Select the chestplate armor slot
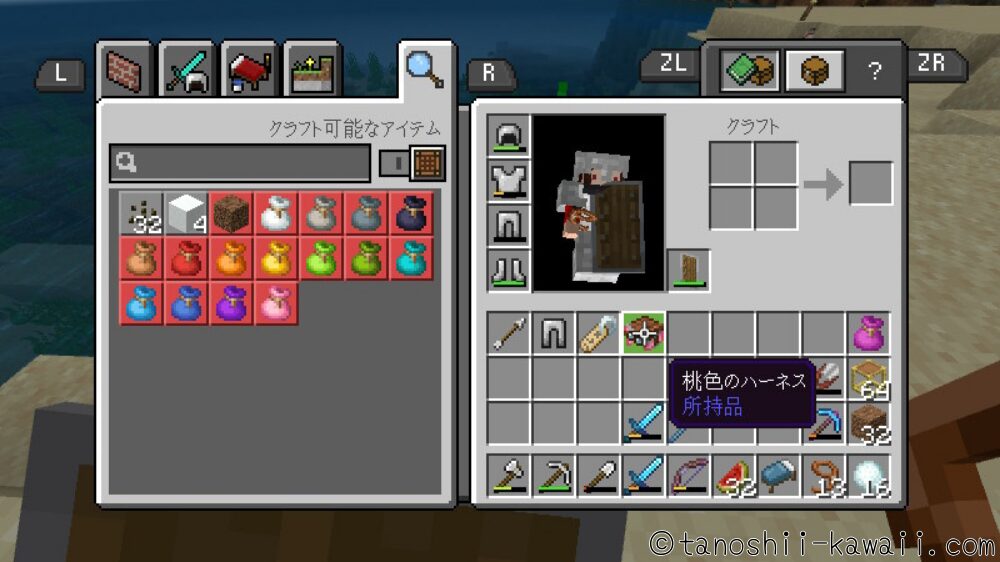 [x=509, y=180]
